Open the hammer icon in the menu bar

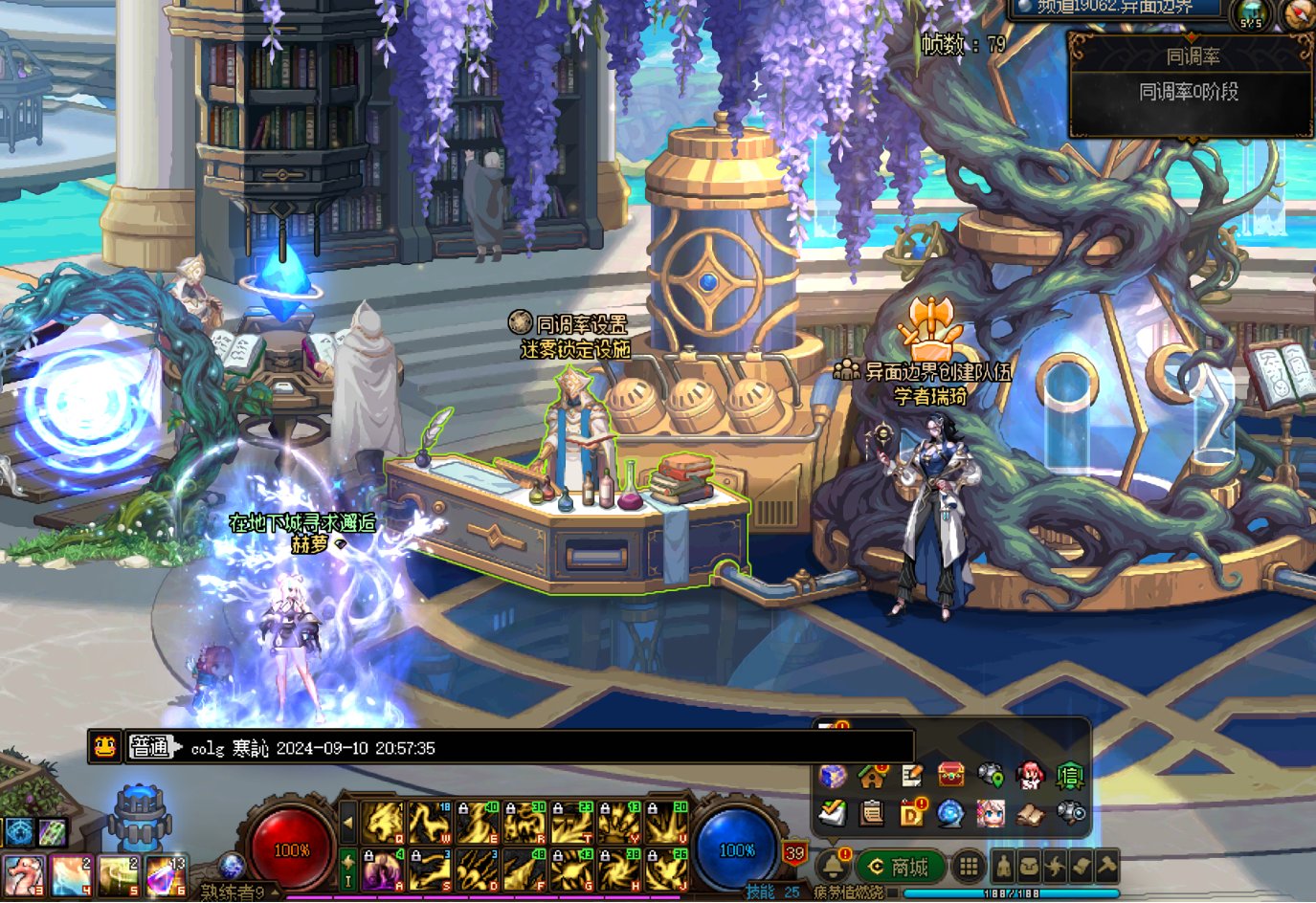click(1106, 867)
